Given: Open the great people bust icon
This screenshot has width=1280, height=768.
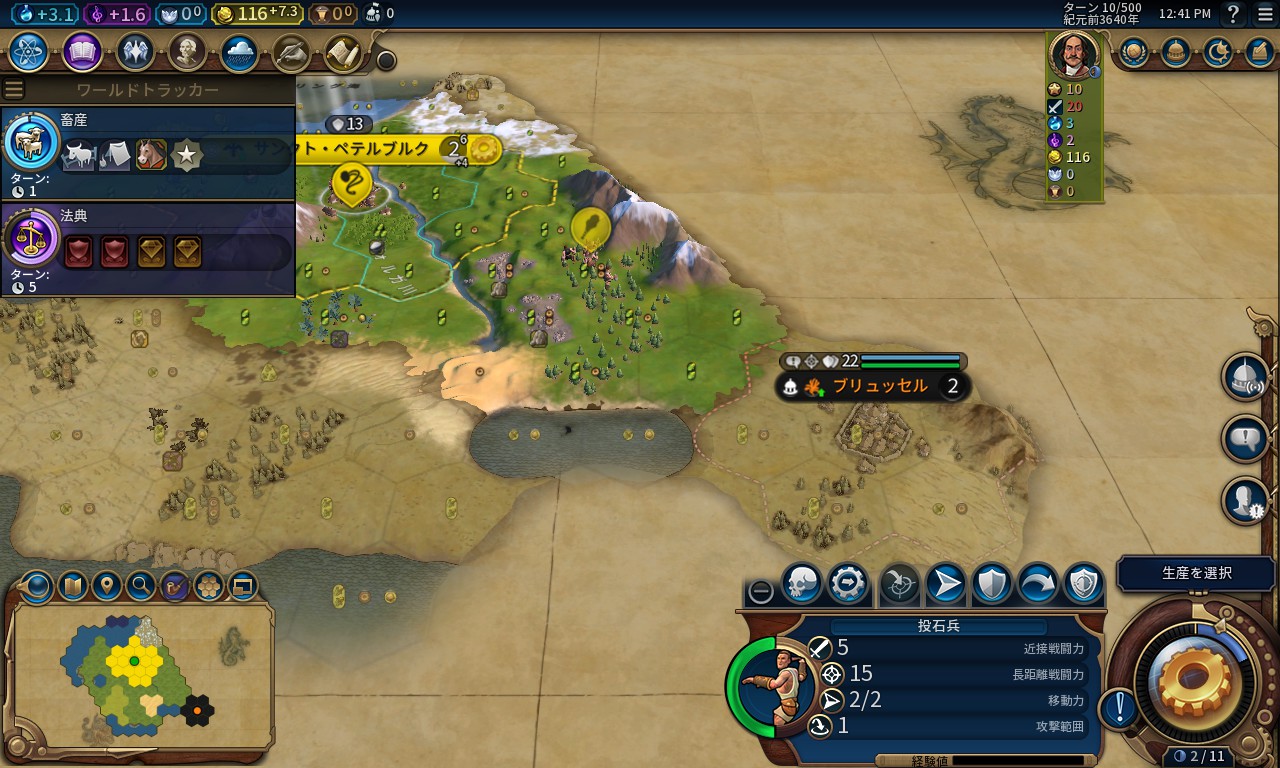Looking at the screenshot, I should 187,51.
